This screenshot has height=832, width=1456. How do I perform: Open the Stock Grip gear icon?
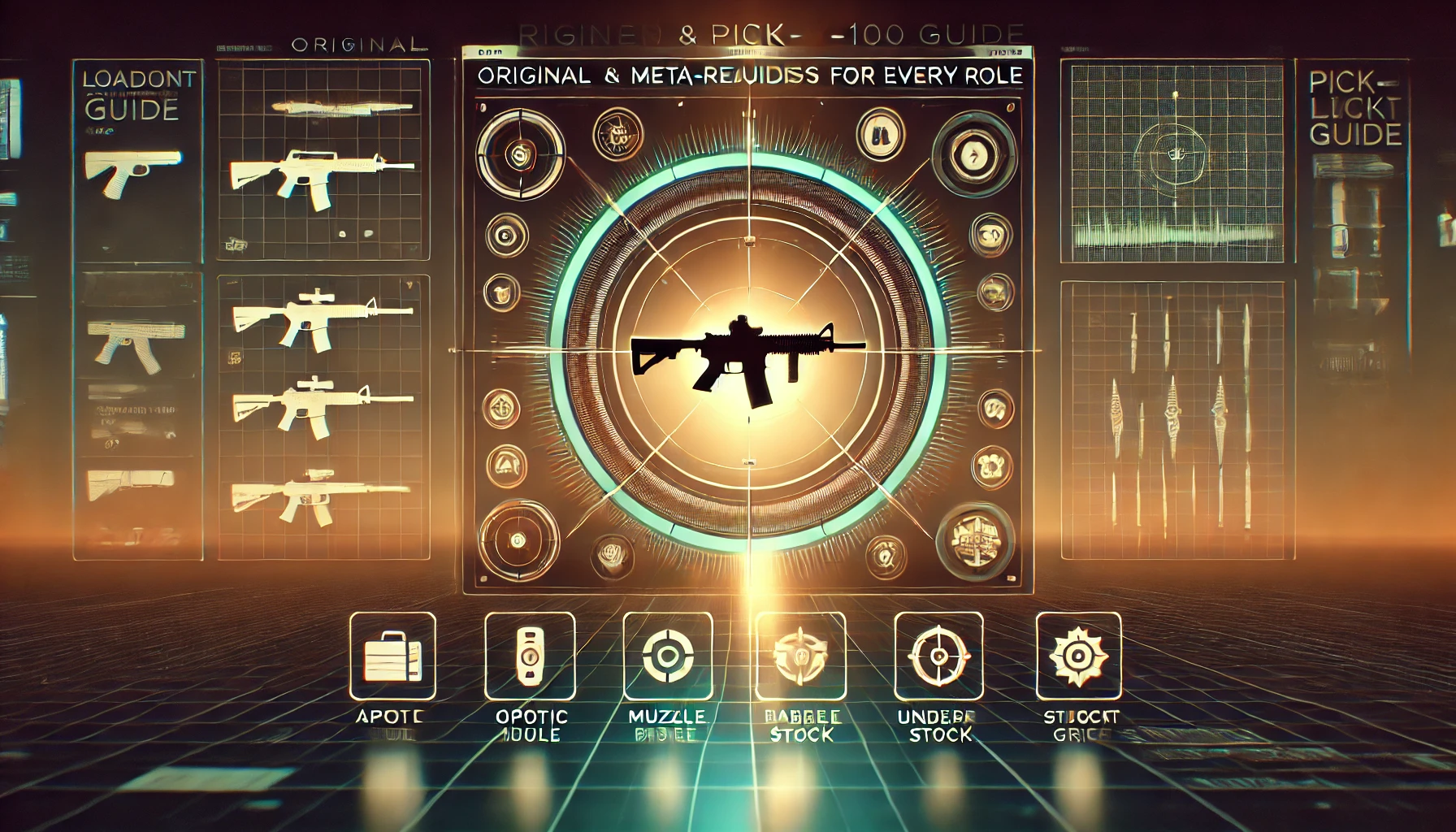click(1078, 656)
